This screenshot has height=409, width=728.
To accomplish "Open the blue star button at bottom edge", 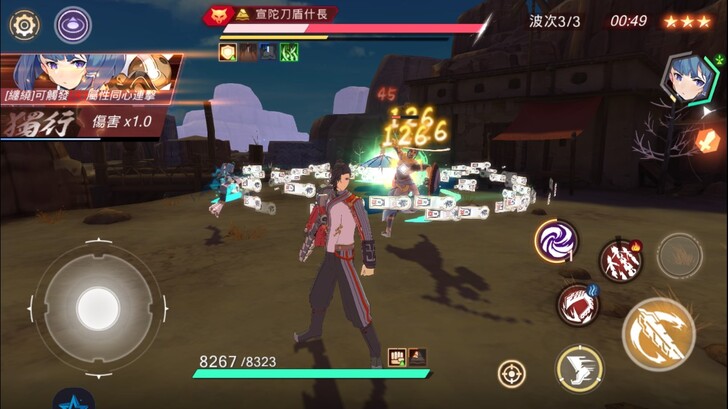I will click(x=73, y=400).
